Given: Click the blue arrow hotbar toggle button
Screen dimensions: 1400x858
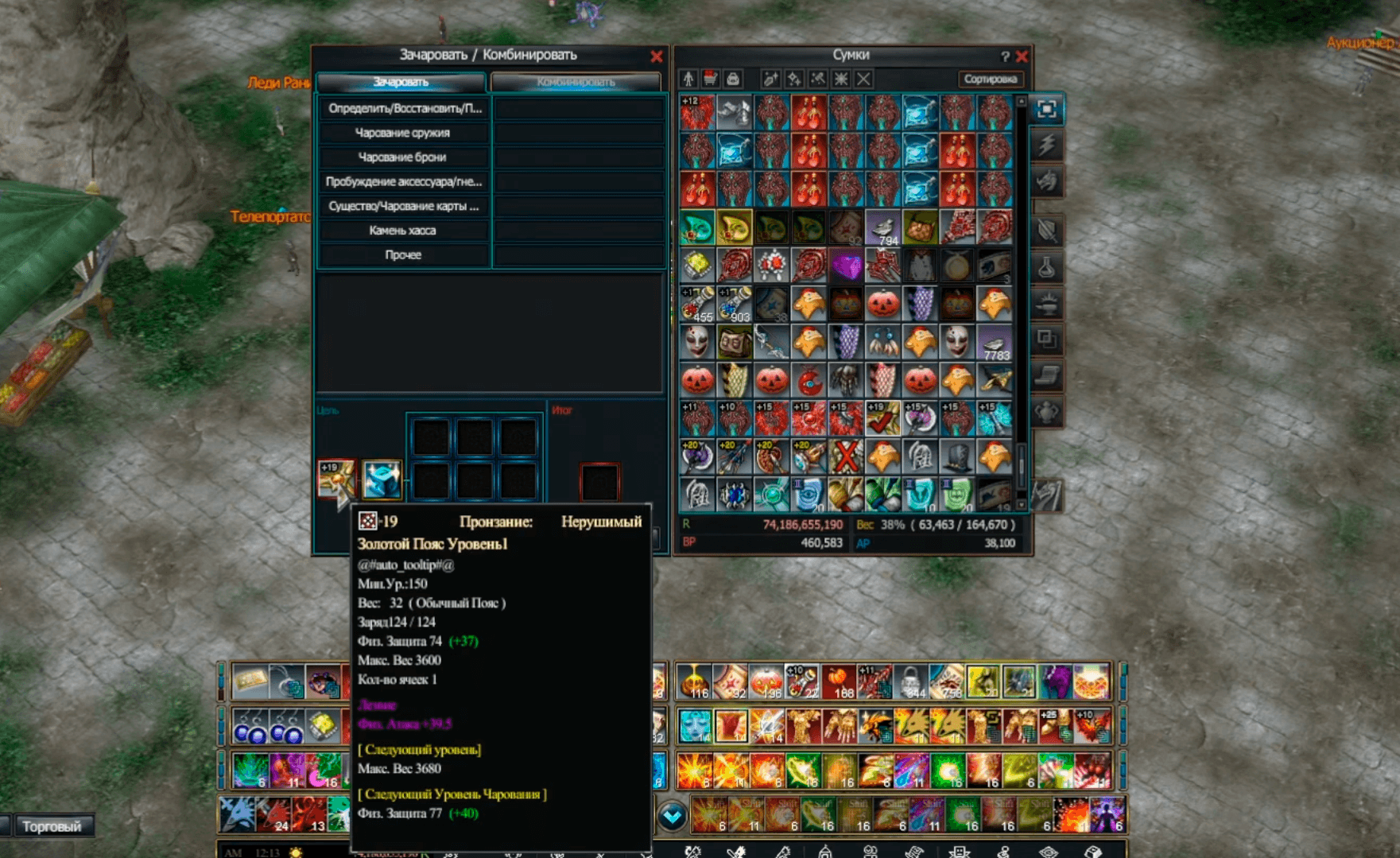Looking at the screenshot, I should [673, 816].
